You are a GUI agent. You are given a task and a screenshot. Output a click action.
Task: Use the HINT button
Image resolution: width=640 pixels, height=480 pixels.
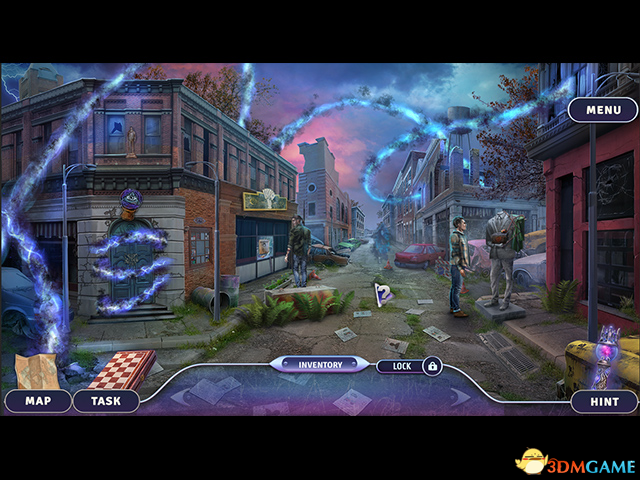(x=604, y=401)
